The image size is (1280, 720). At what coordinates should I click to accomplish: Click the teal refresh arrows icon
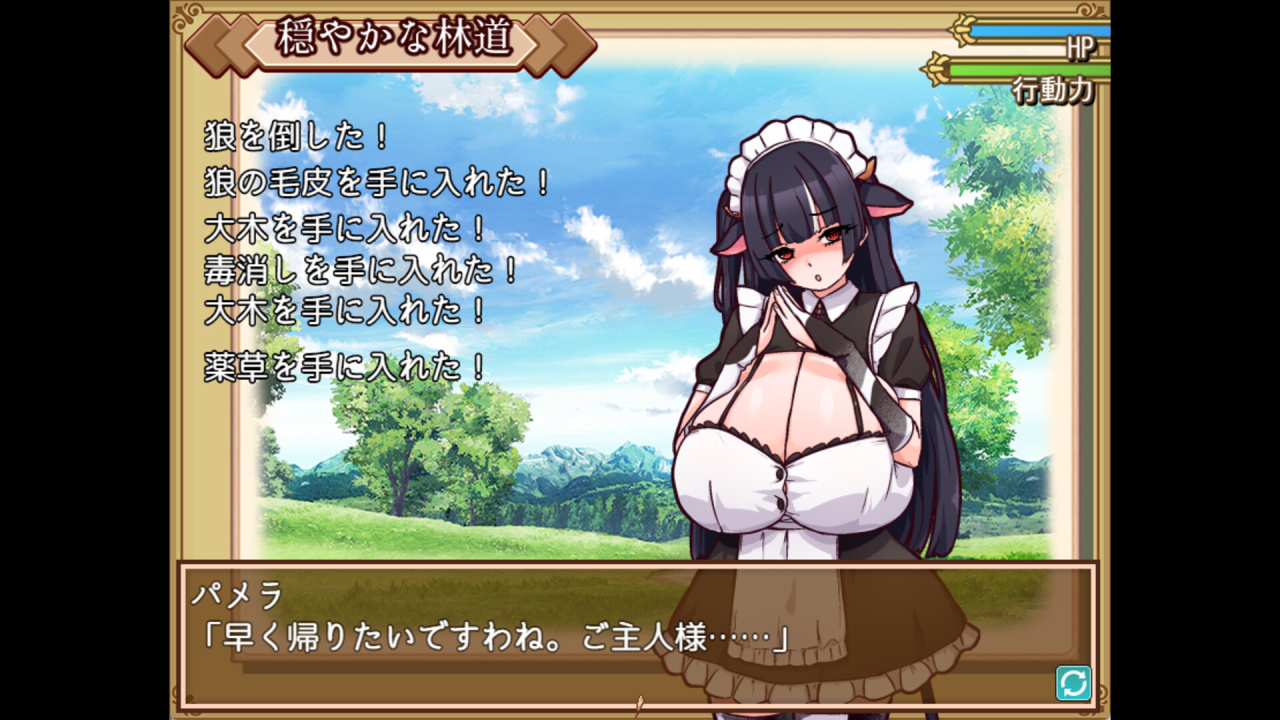click(x=1073, y=683)
